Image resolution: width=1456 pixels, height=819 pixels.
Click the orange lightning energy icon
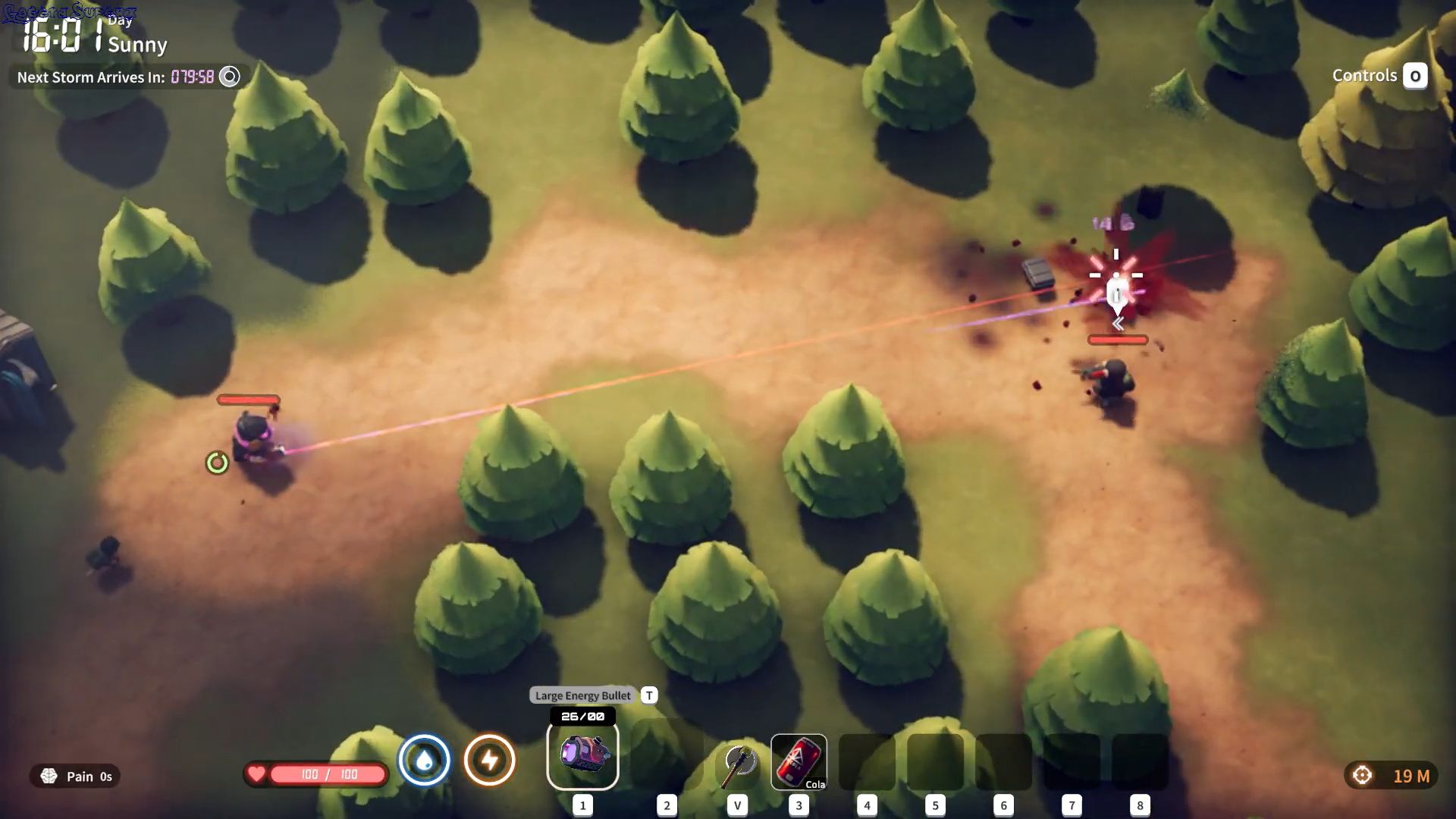point(490,760)
